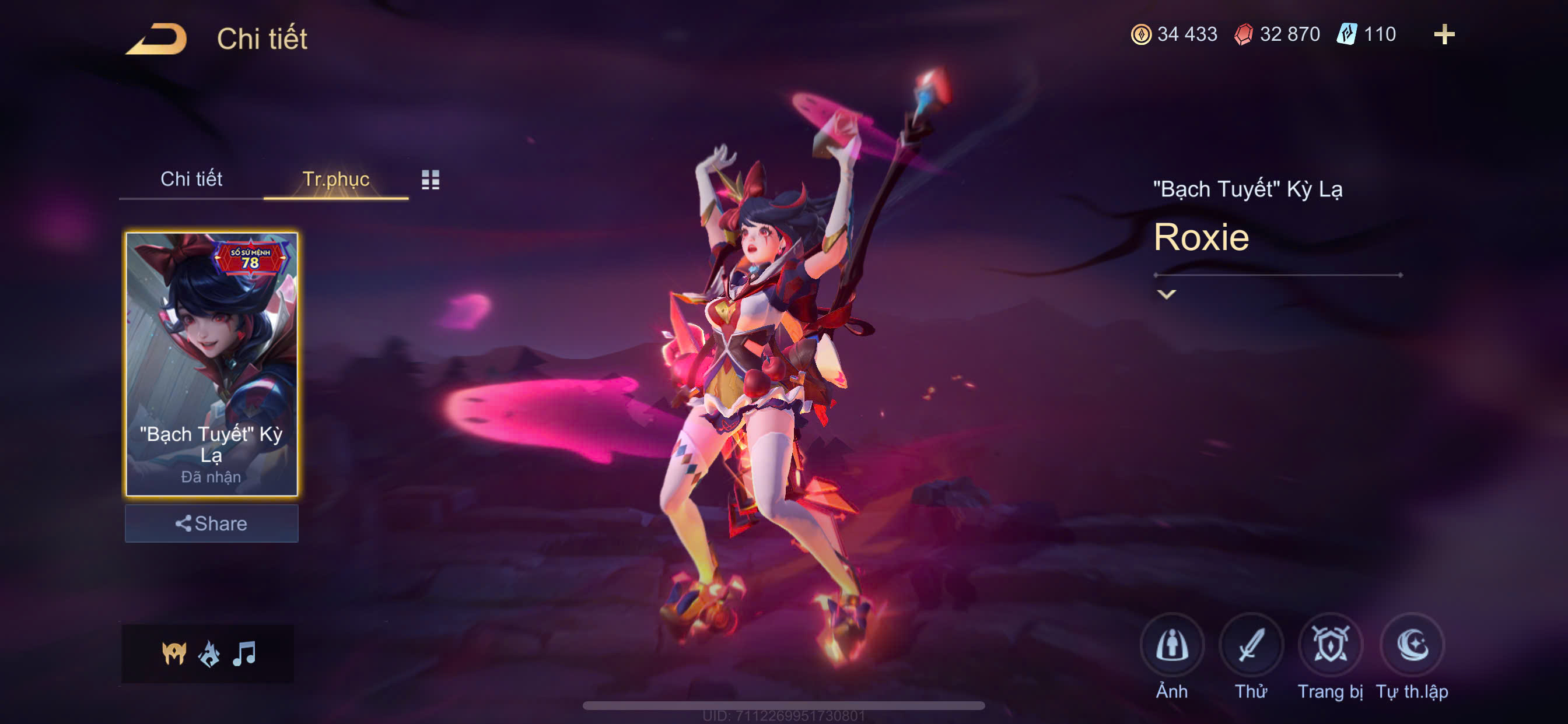Click the gold mask skin feature icon
Viewport: 1568px width, 724px height.
pos(174,654)
